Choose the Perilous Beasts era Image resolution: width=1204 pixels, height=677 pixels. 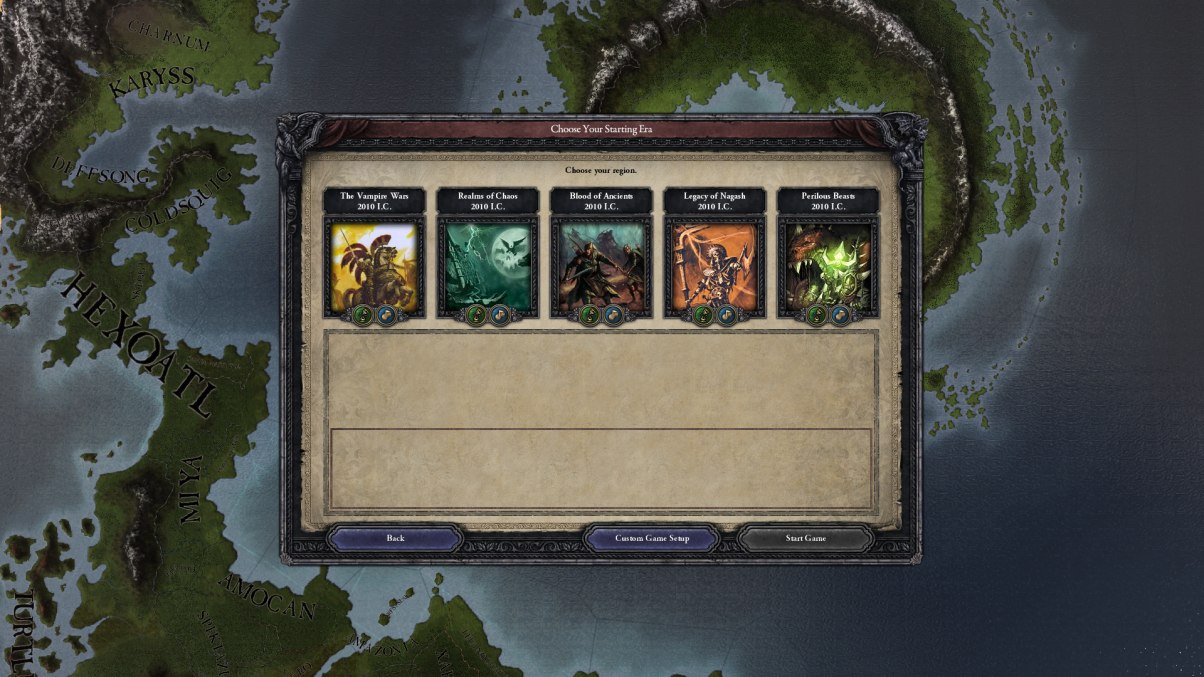click(828, 265)
